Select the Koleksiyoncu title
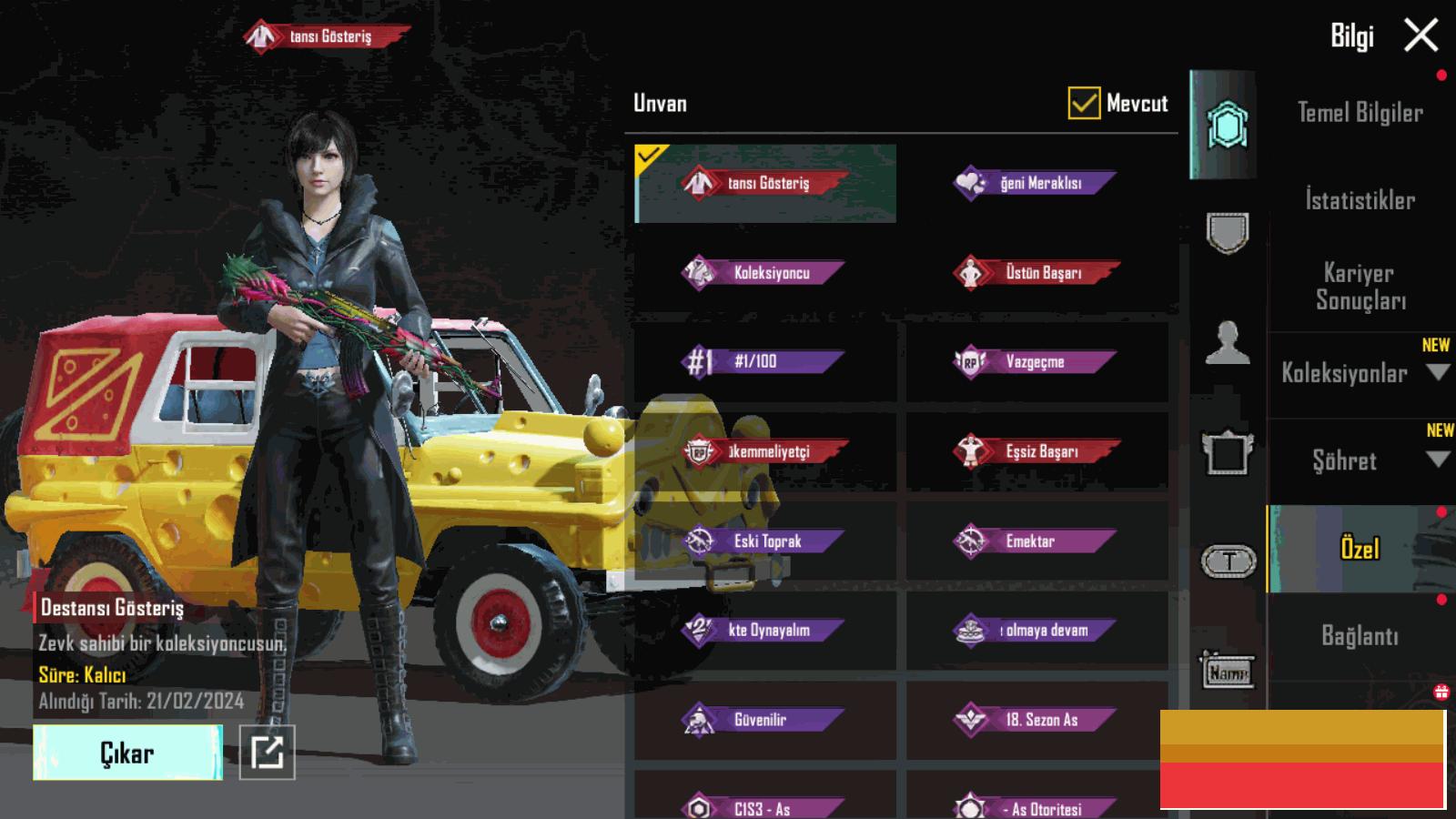This screenshot has height=819, width=1456. (765, 272)
